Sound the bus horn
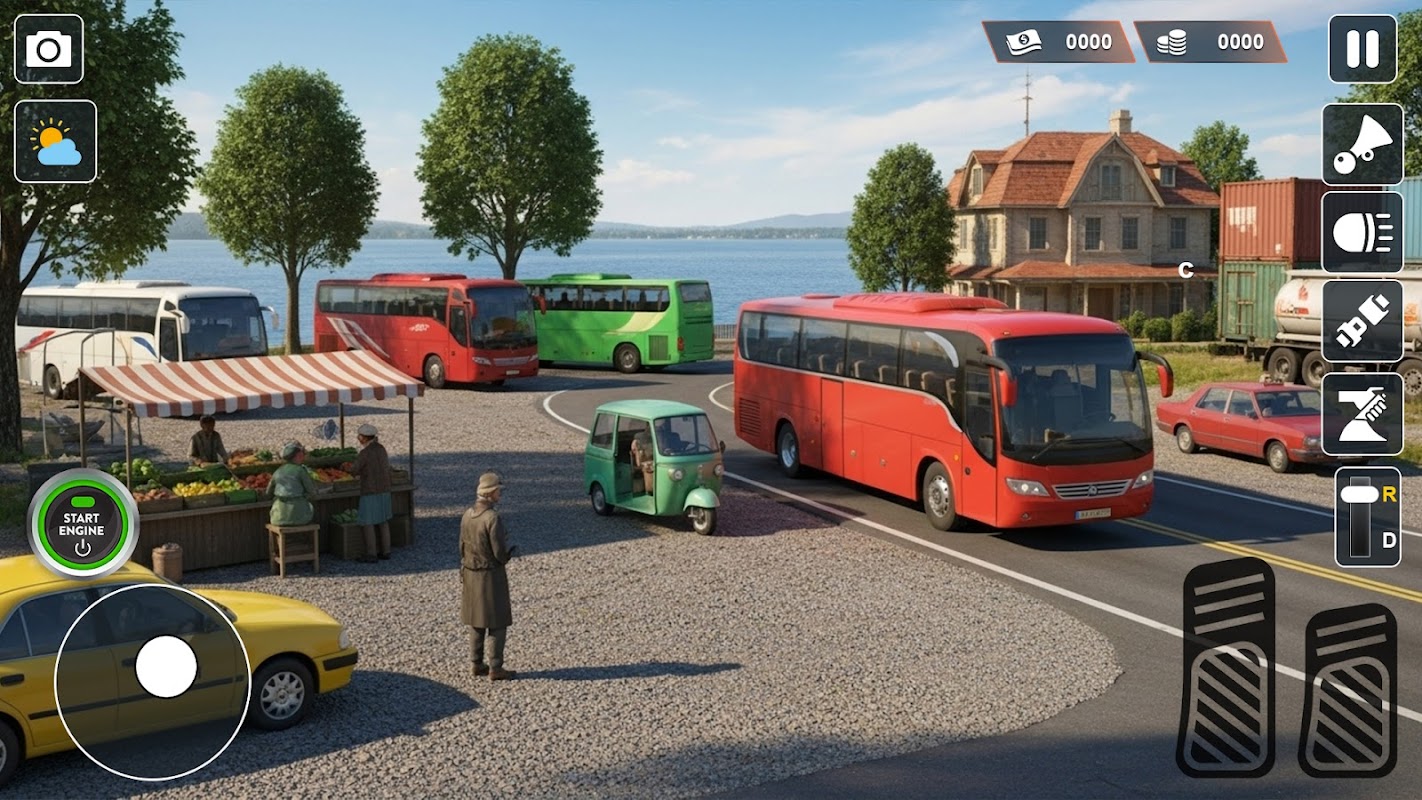 click(1362, 144)
